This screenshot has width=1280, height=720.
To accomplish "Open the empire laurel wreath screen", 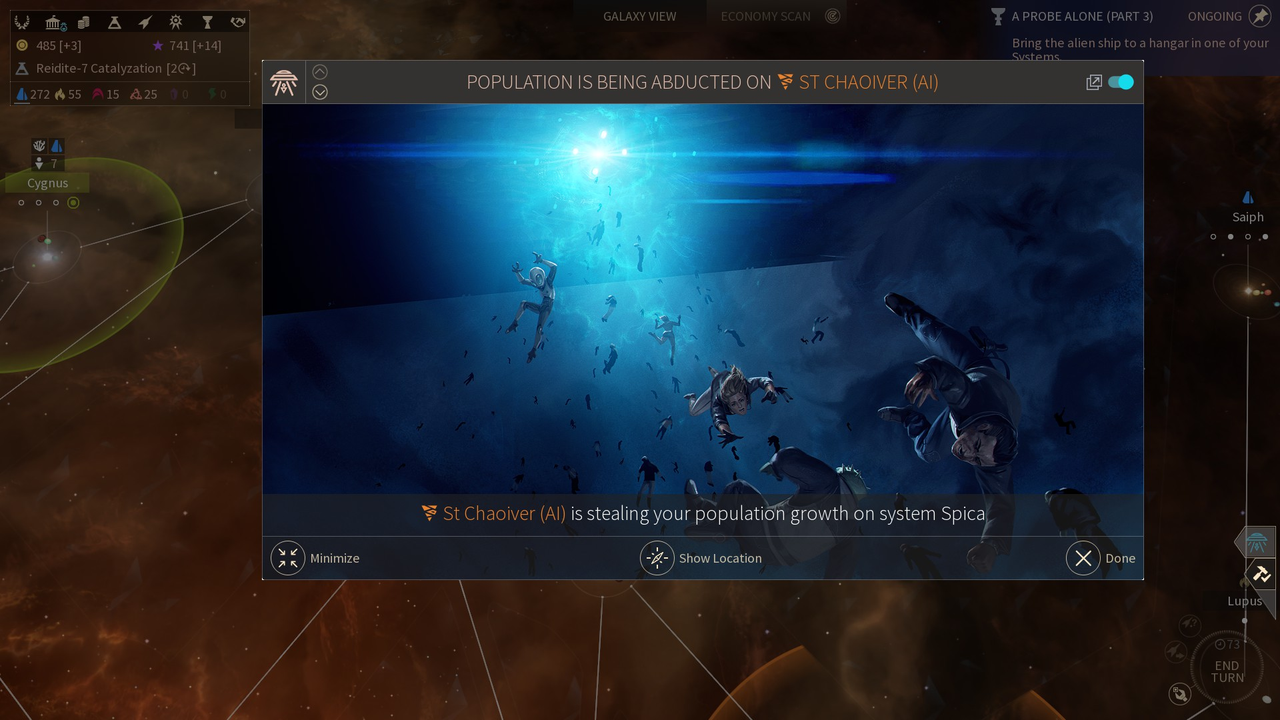I will point(22,22).
